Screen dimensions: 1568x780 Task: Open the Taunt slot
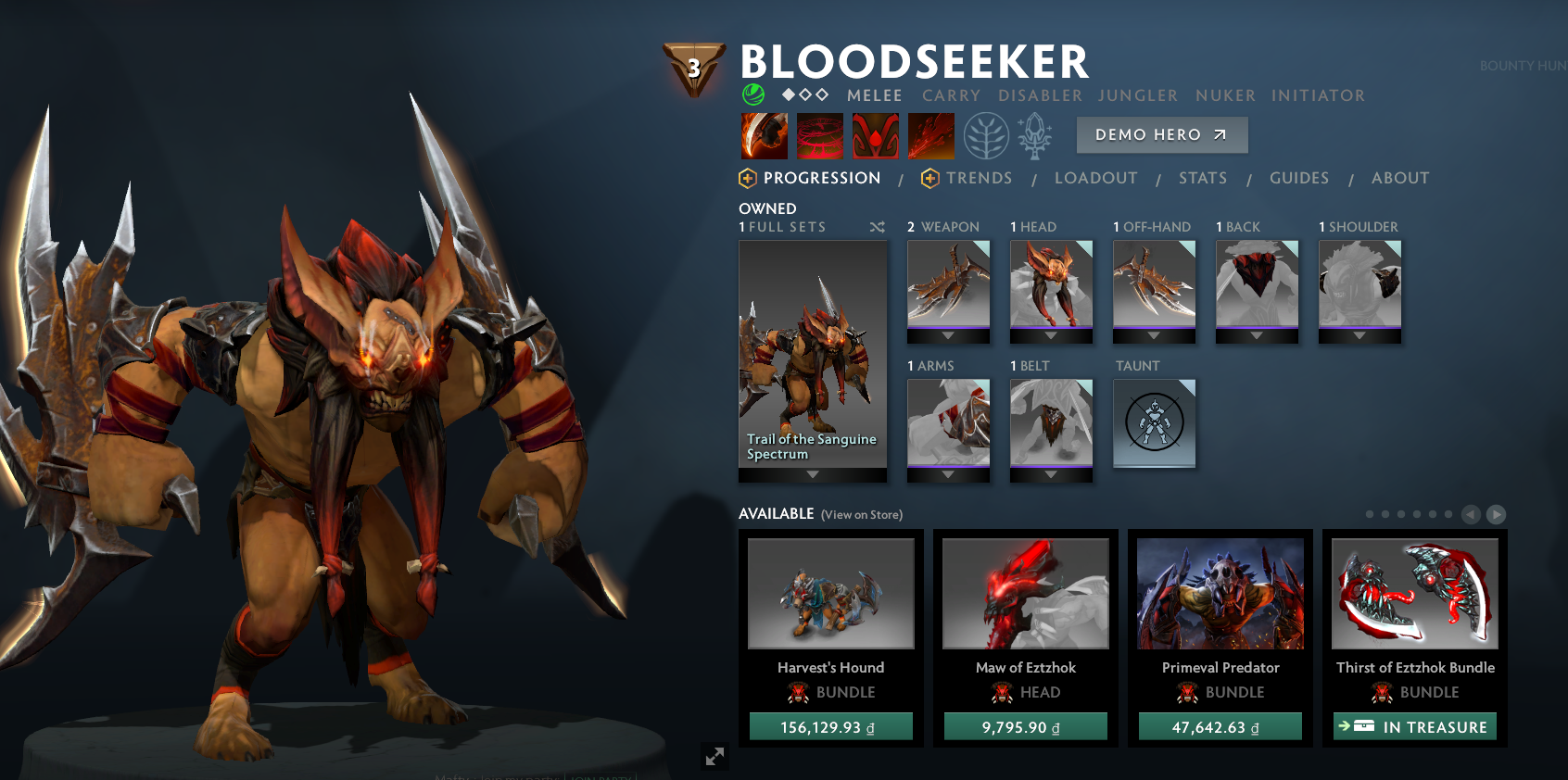(1154, 422)
